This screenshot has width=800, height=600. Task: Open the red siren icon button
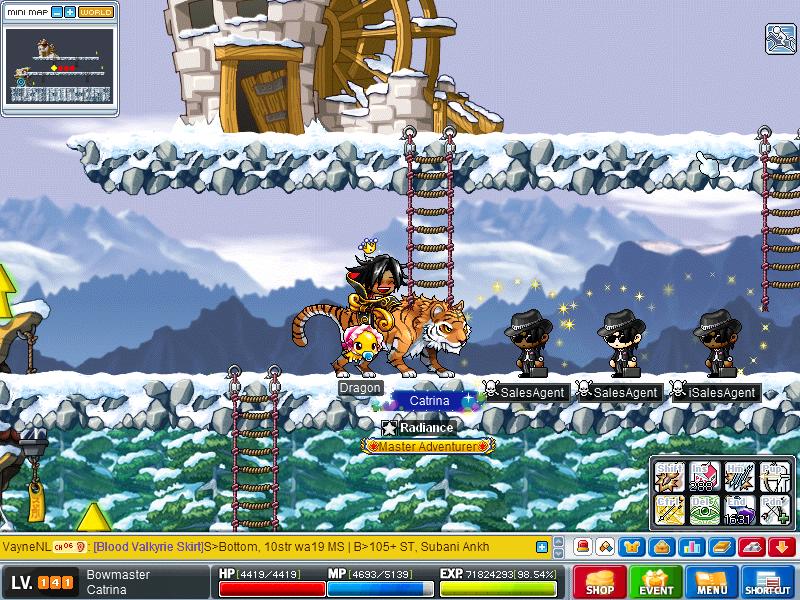pos(583,547)
